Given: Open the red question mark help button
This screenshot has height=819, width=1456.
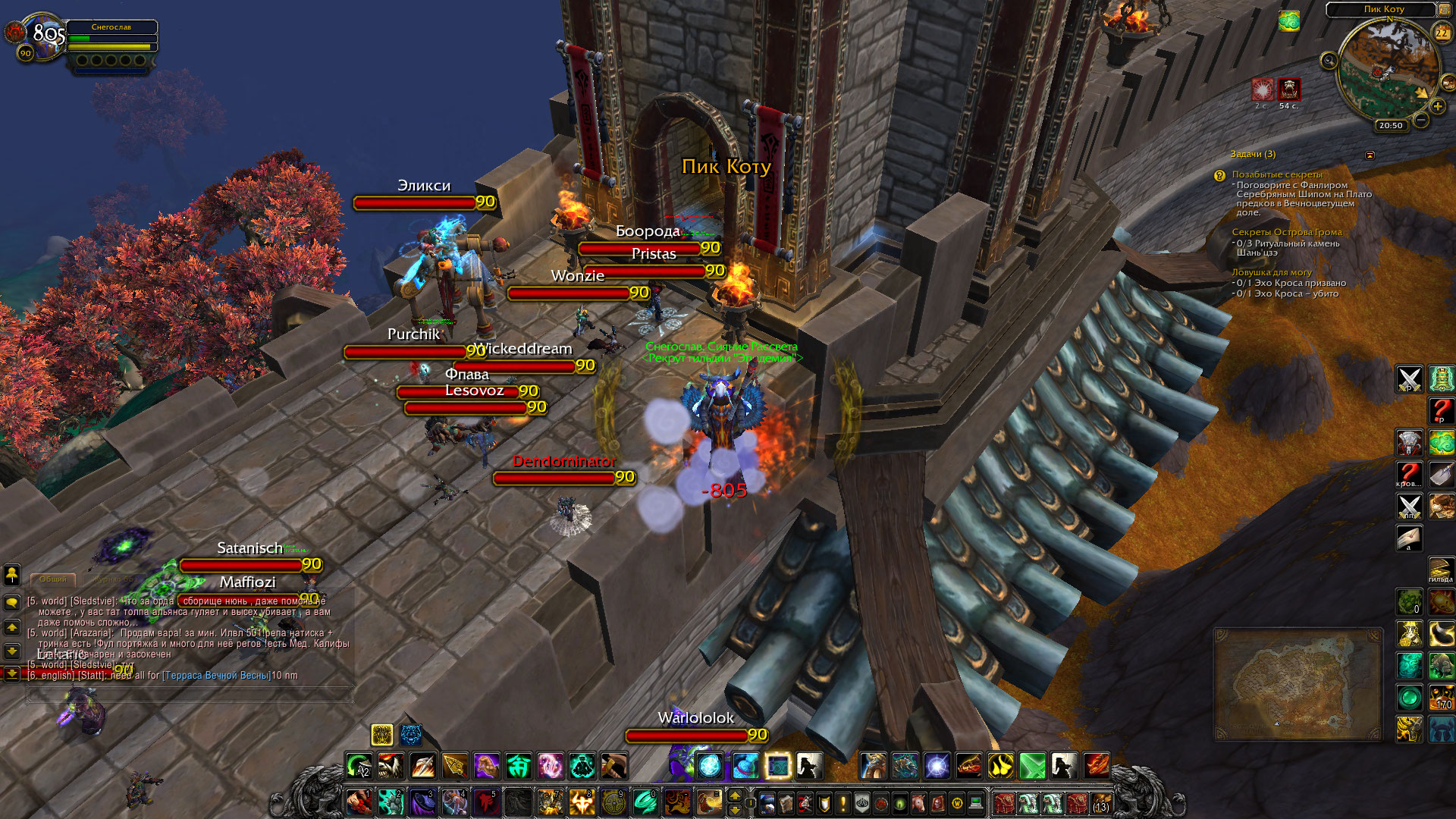Looking at the screenshot, I should coord(1441,410).
